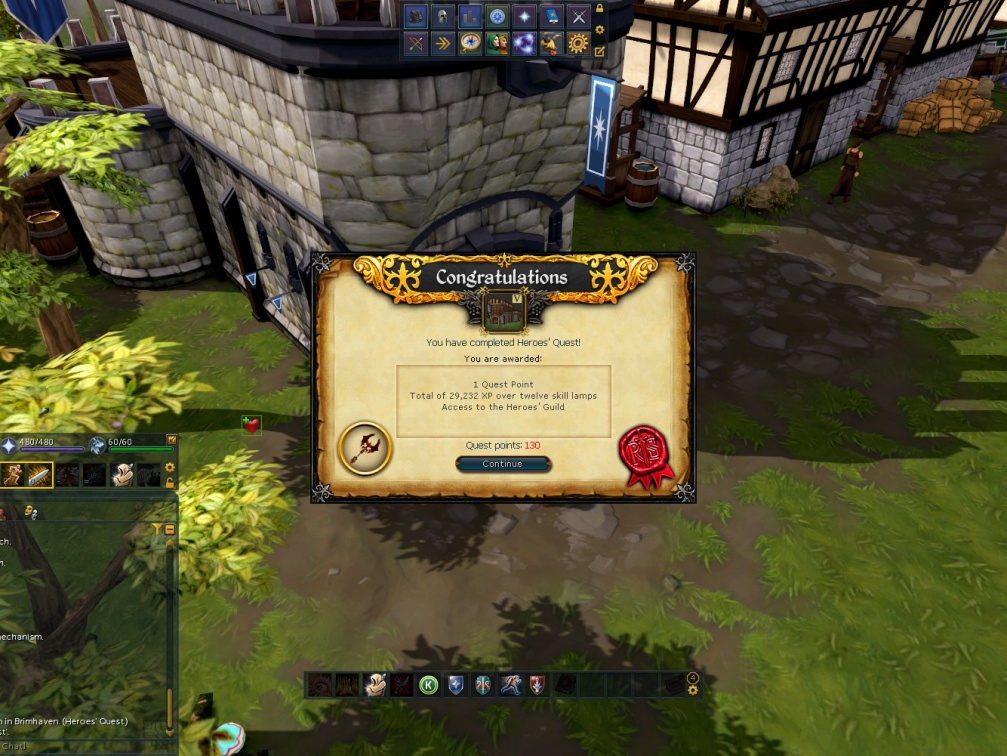
Task: Activate the red shield ability icon
Action: pyautogui.click(x=537, y=685)
